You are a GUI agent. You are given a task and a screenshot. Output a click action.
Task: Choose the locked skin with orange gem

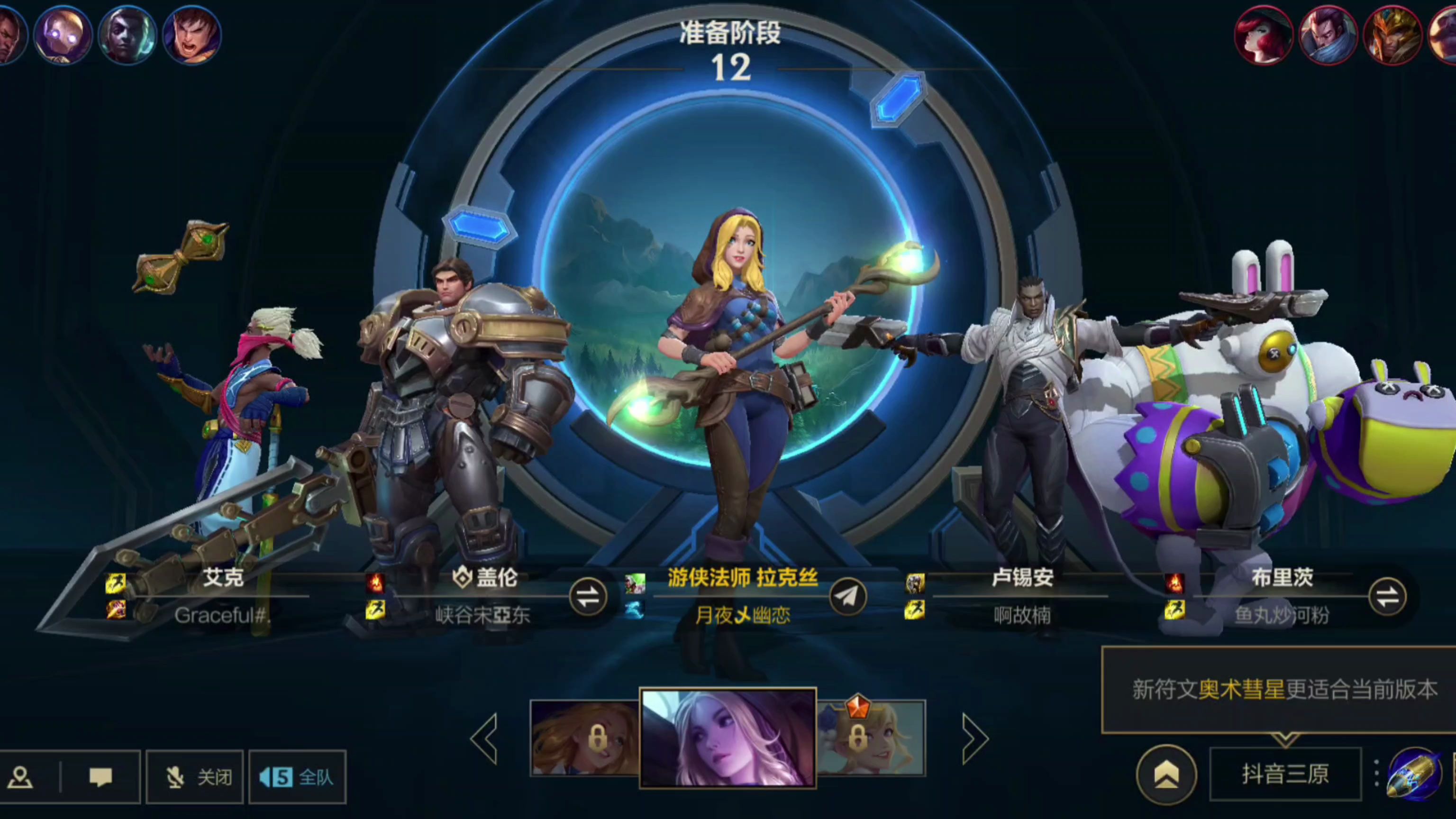tap(871, 737)
